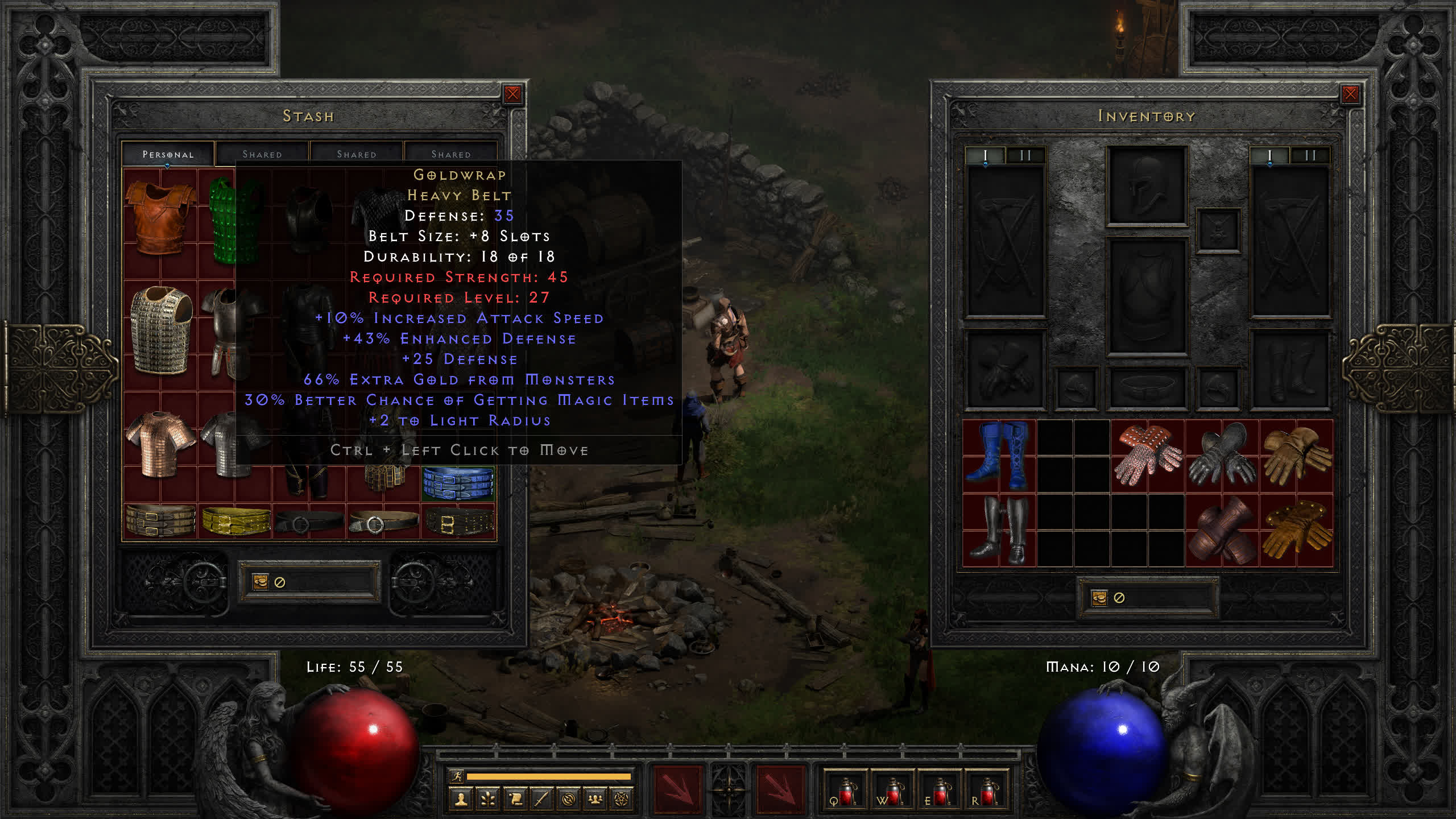
Task: Toggle the run/walk button
Action: (456, 776)
